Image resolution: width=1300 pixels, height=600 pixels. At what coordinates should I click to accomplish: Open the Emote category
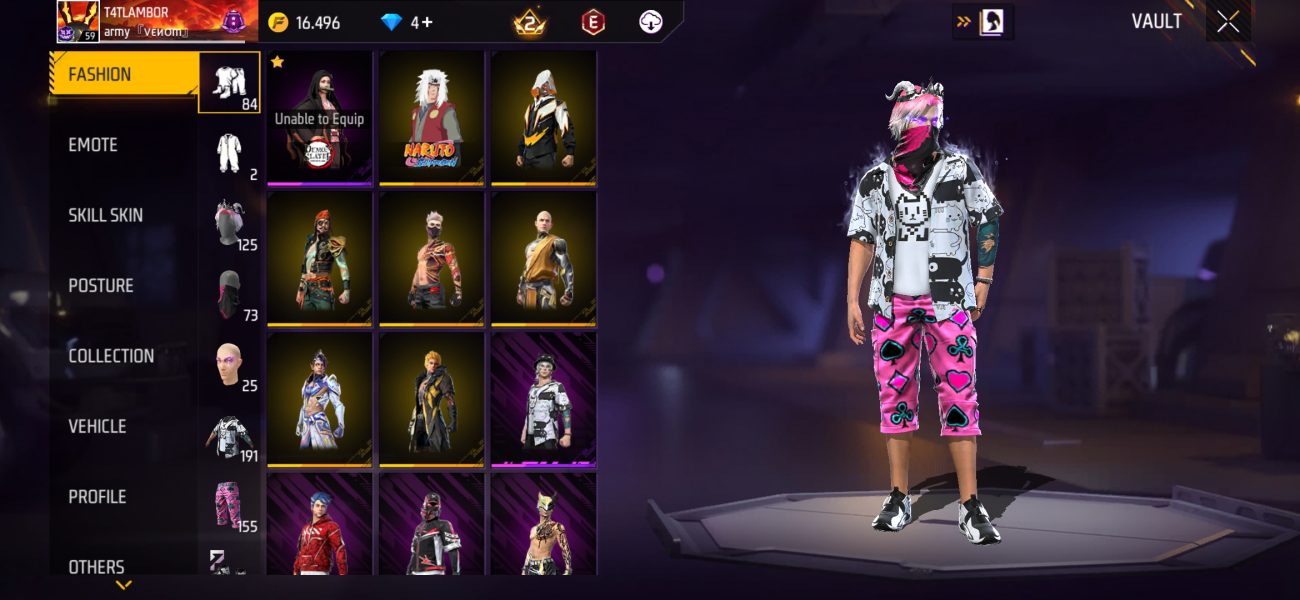(x=93, y=145)
